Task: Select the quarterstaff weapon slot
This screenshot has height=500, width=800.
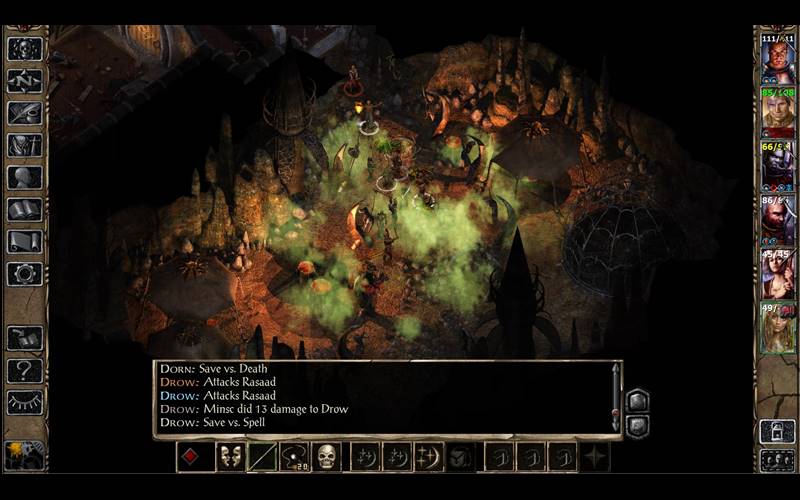Action: pyautogui.click(x=262, y=457)
